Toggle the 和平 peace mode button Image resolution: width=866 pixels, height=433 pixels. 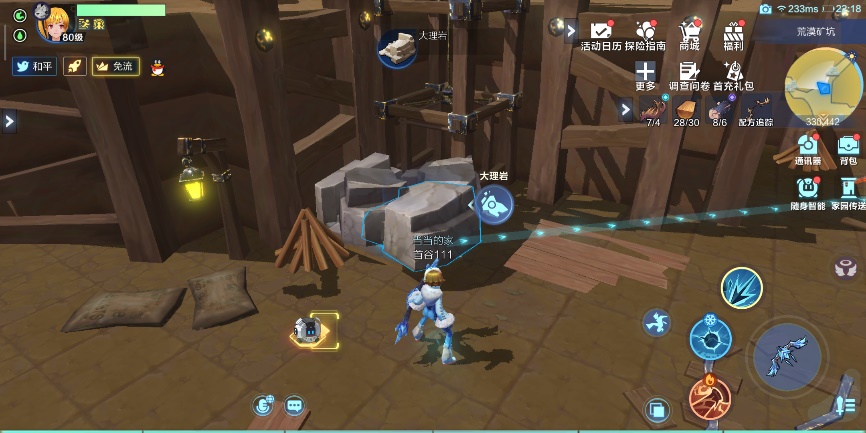pyautogui.click(x=34, y=66)
